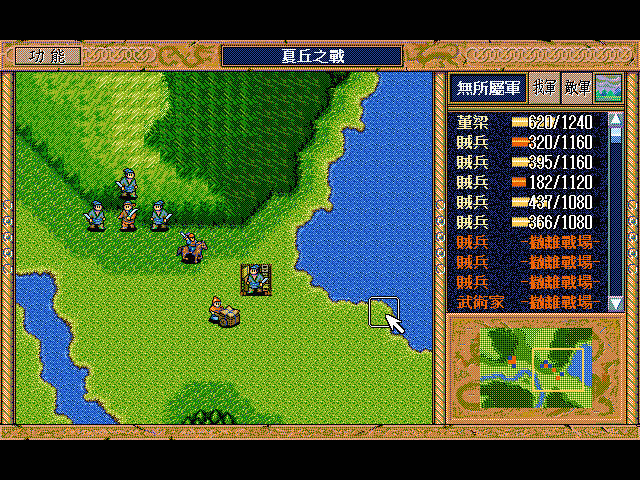Select the 賊兵 row with 320/1160
The width and height of the screenshot is (640, 480).
click(524, 143)
